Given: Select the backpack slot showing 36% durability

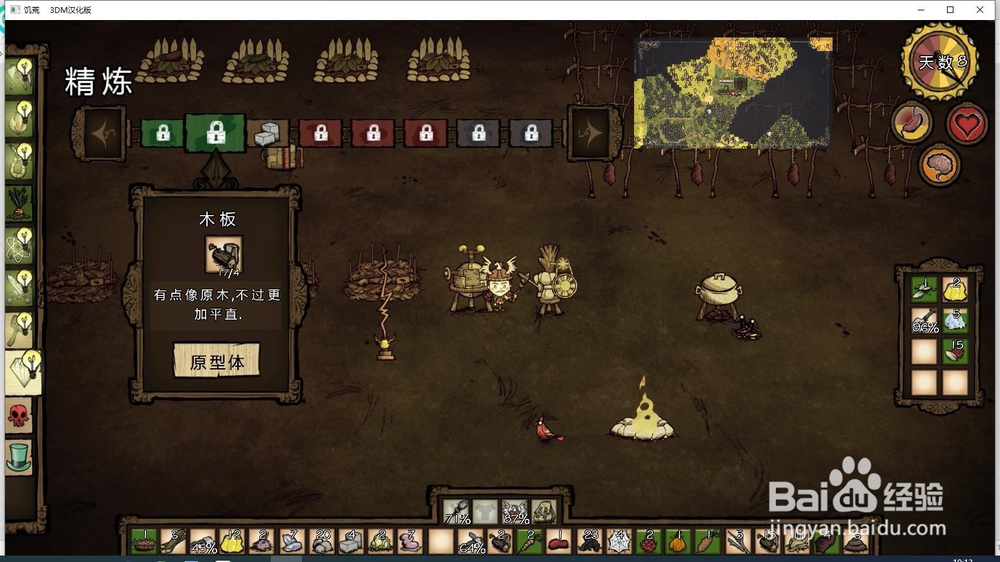Looking at the screenshot, I should [925, 321].
